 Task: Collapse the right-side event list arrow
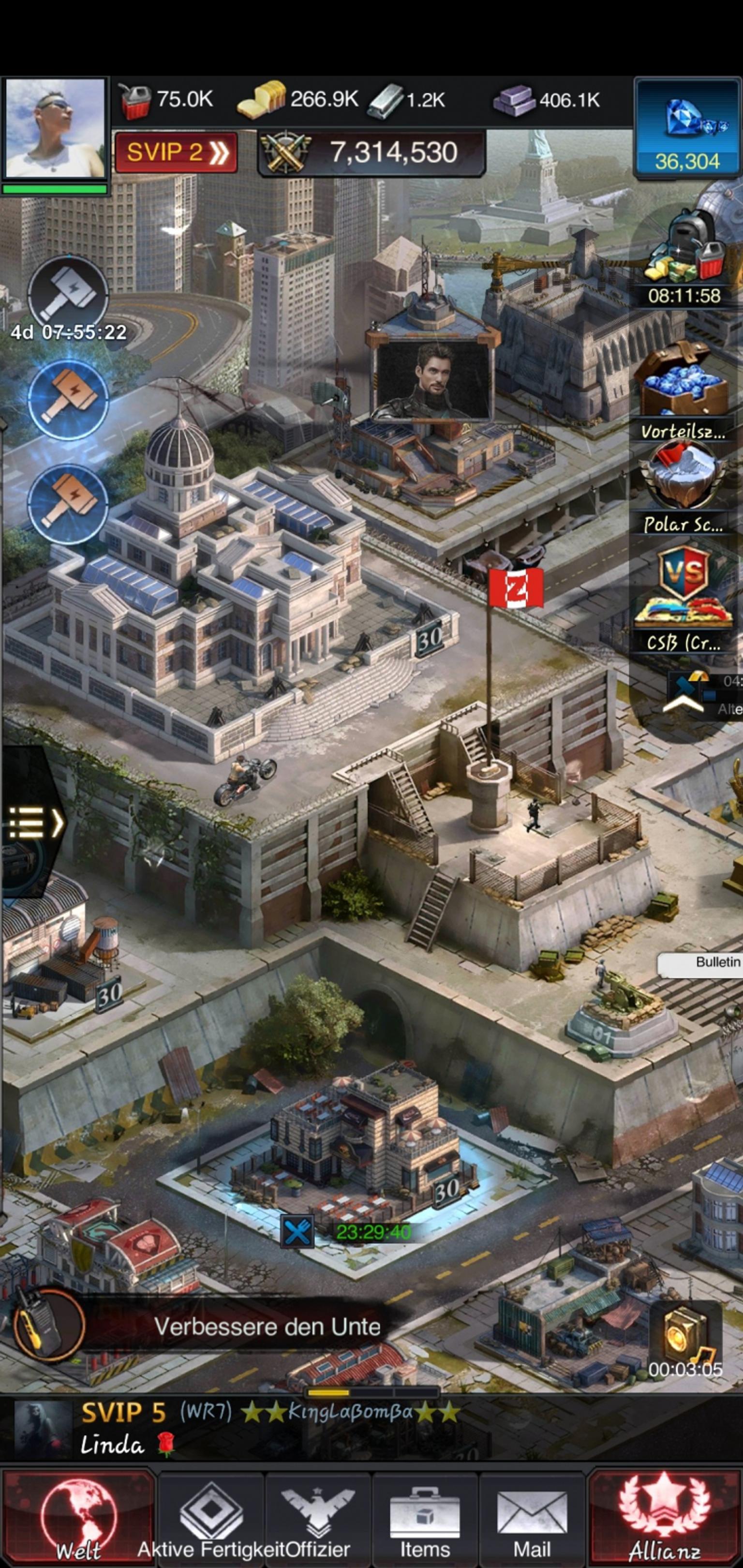coord(683,705)
